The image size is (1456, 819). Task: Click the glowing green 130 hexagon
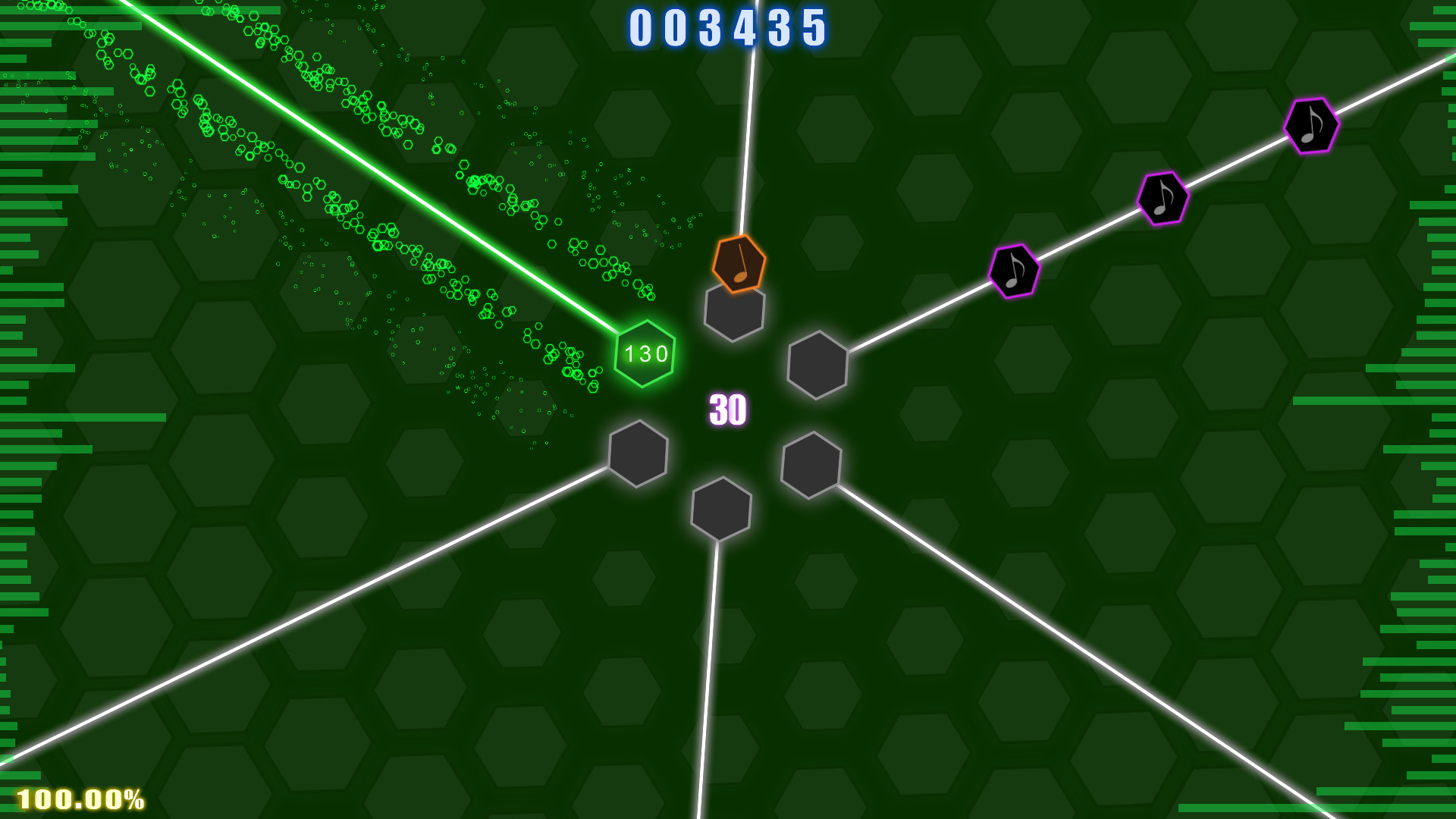645,355
